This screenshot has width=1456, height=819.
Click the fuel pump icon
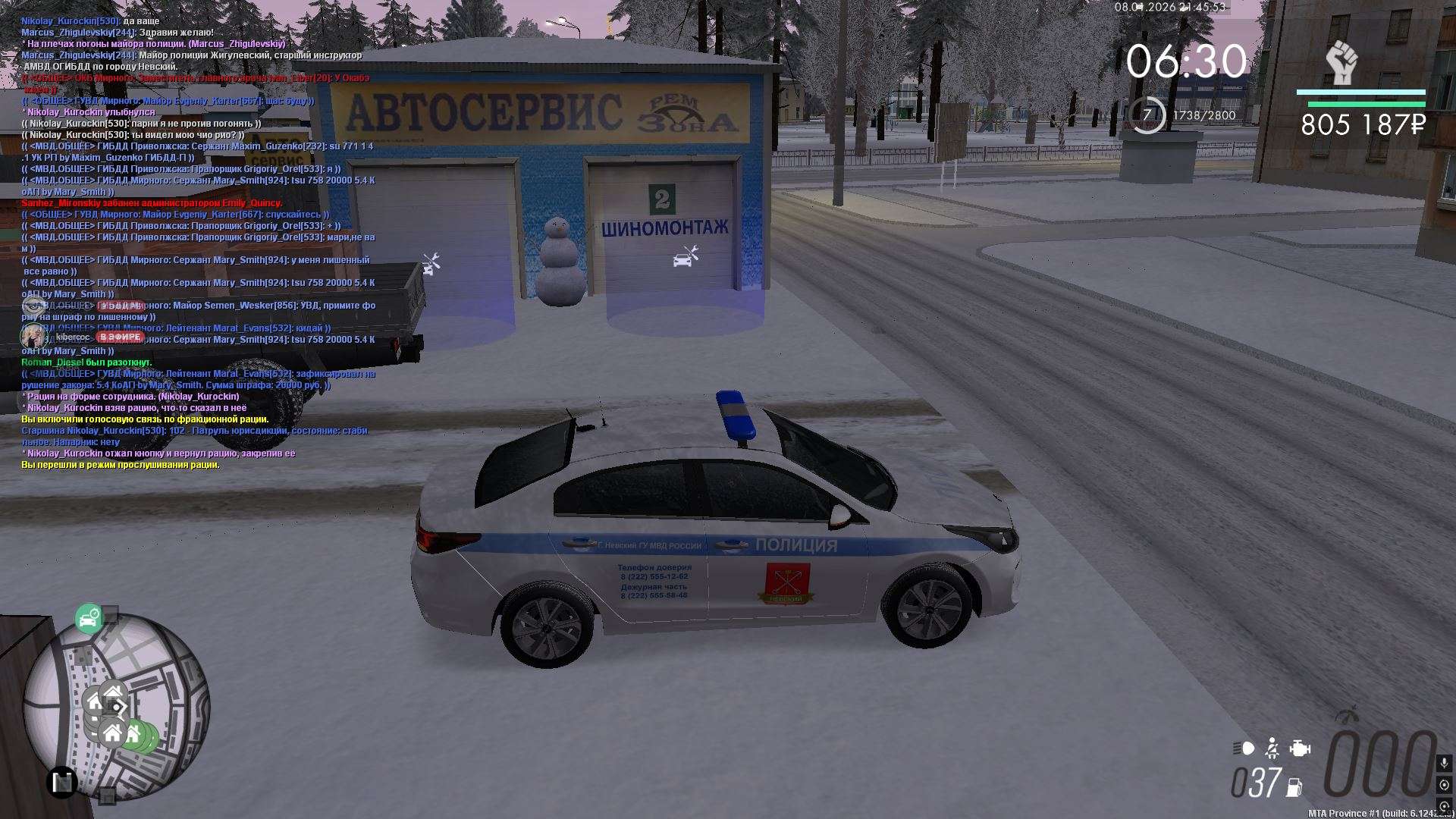1295,787
